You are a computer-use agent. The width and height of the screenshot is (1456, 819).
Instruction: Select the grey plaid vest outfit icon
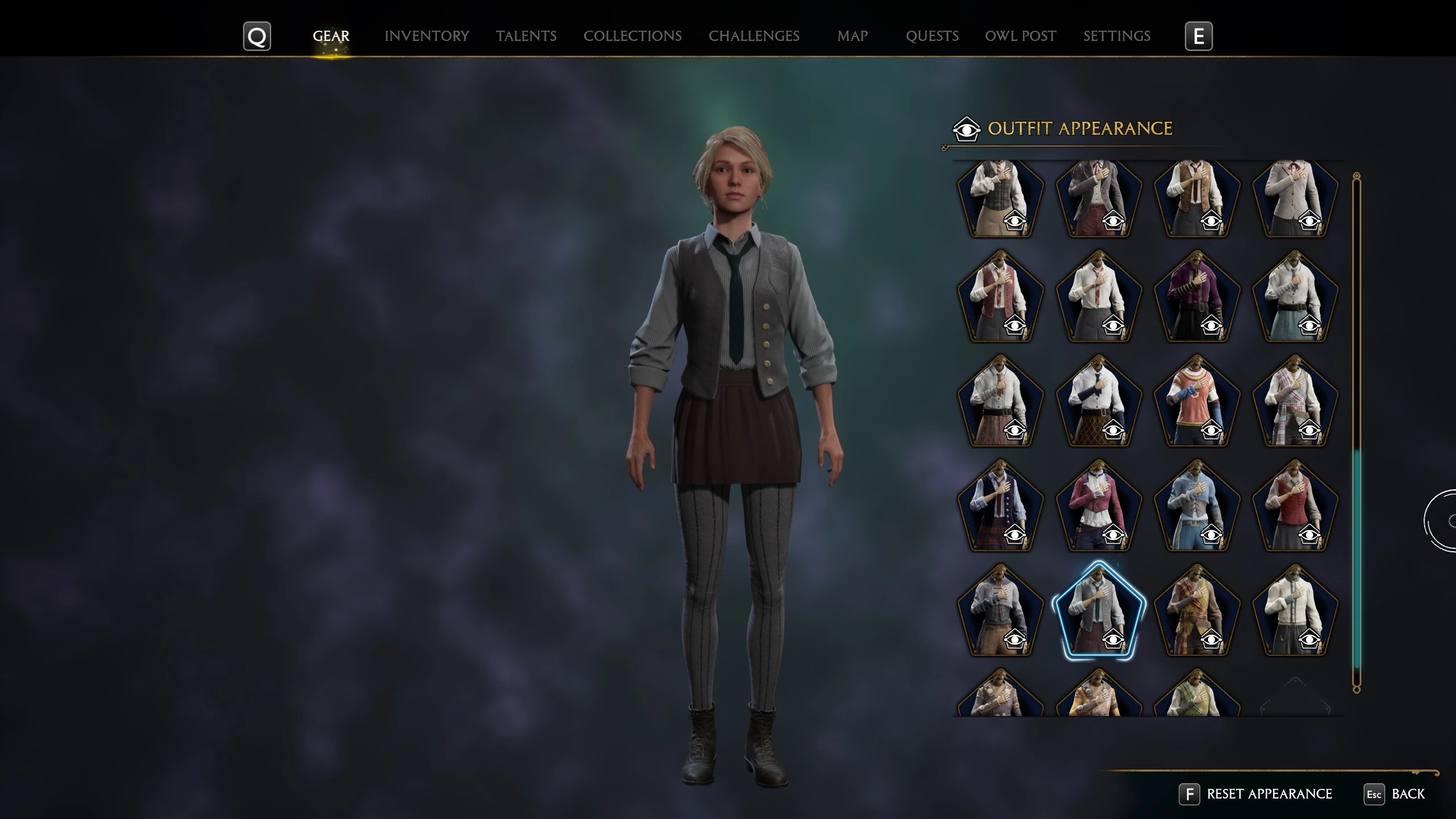pos(1001,196)
